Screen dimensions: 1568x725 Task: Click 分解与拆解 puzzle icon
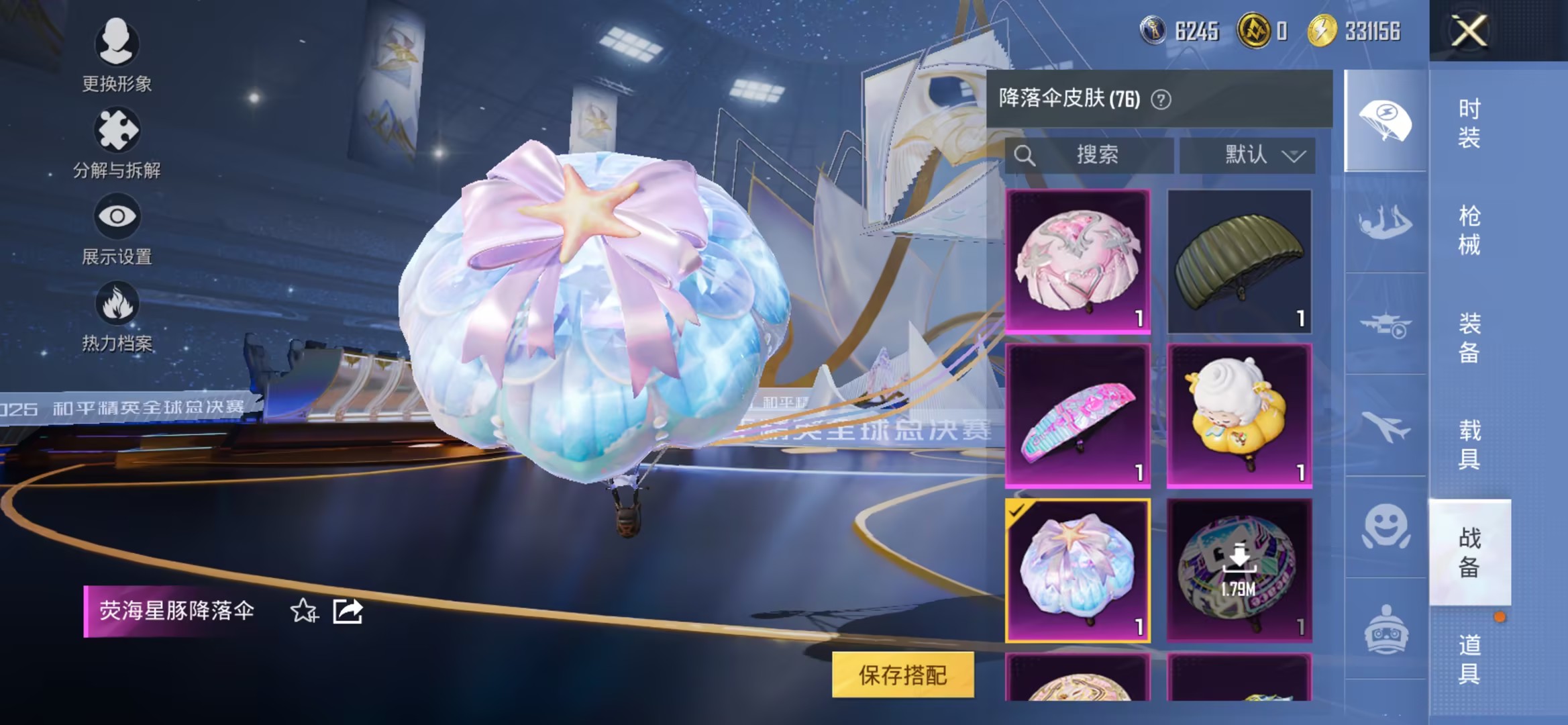[x=117, y=132]
